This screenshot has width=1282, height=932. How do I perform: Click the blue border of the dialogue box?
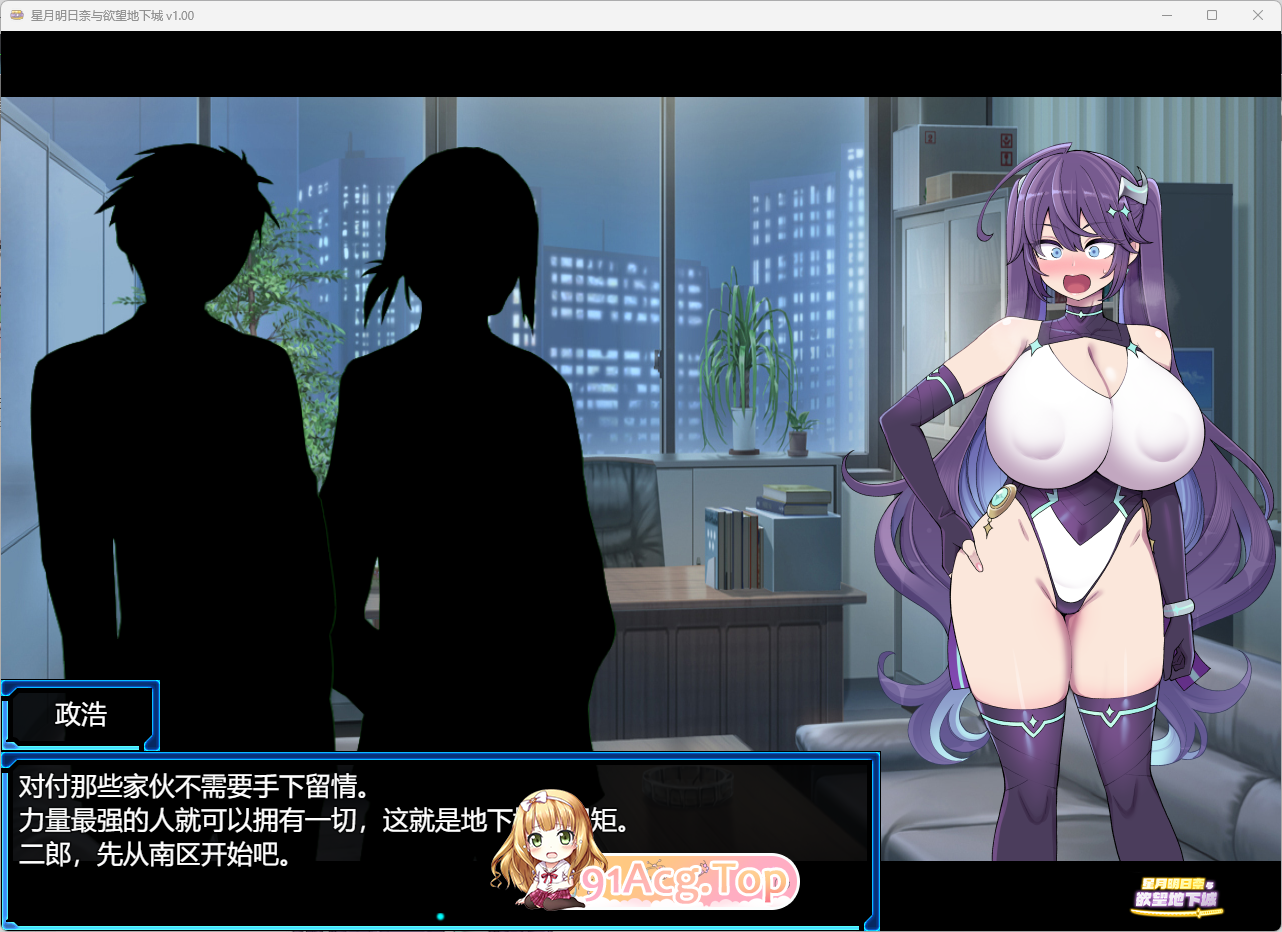coord(440,757)
